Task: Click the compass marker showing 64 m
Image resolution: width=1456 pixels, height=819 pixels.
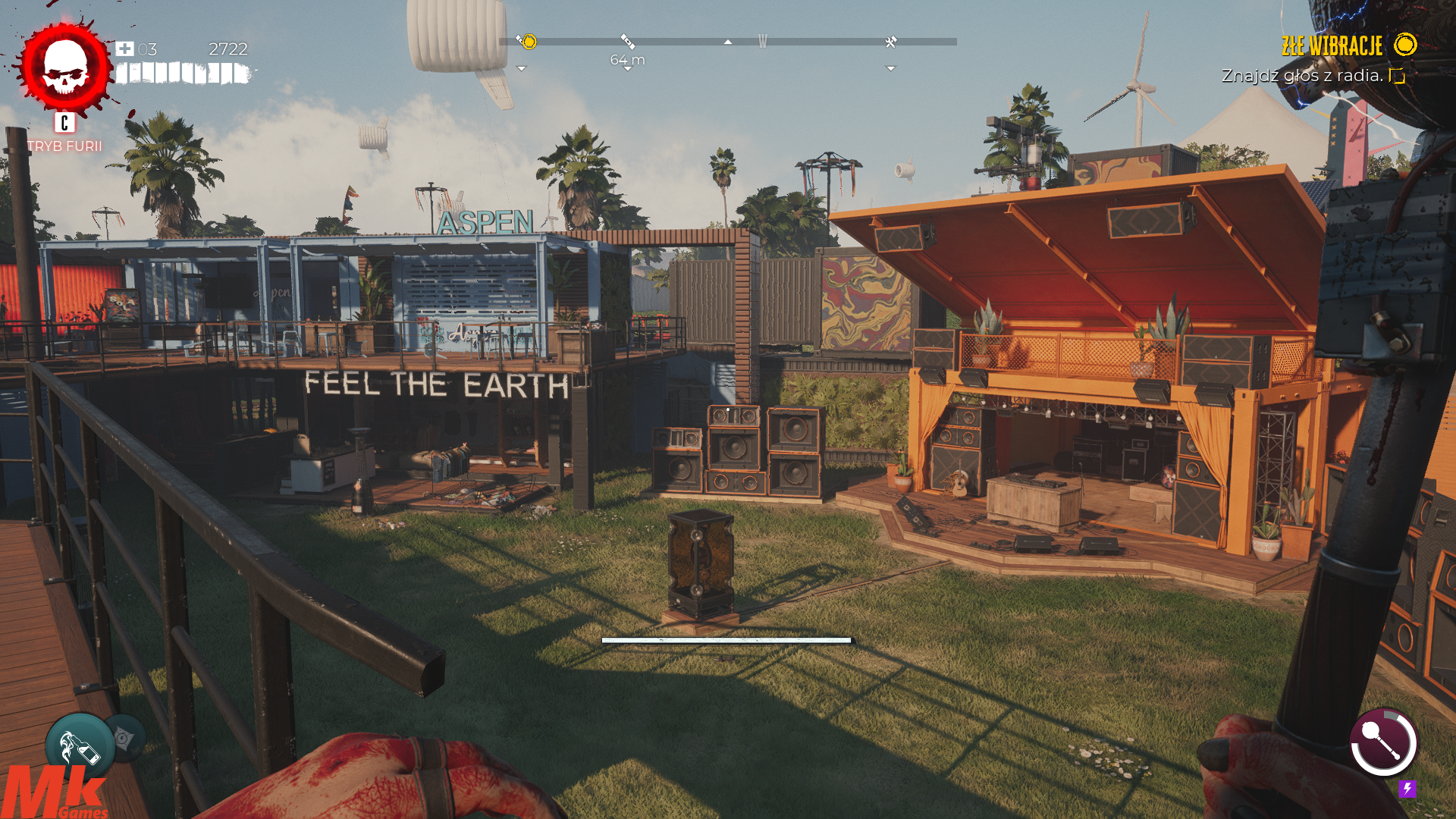Action: tap(627, 42)
